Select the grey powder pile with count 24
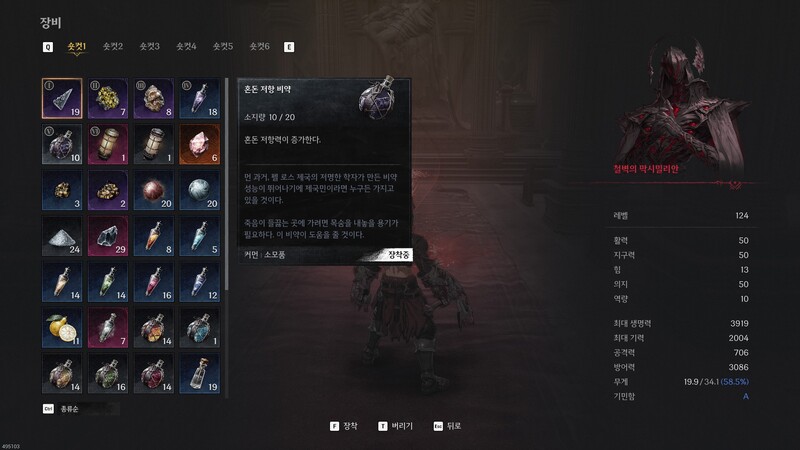Screen dimensions: 800x450 click(62, 236)
